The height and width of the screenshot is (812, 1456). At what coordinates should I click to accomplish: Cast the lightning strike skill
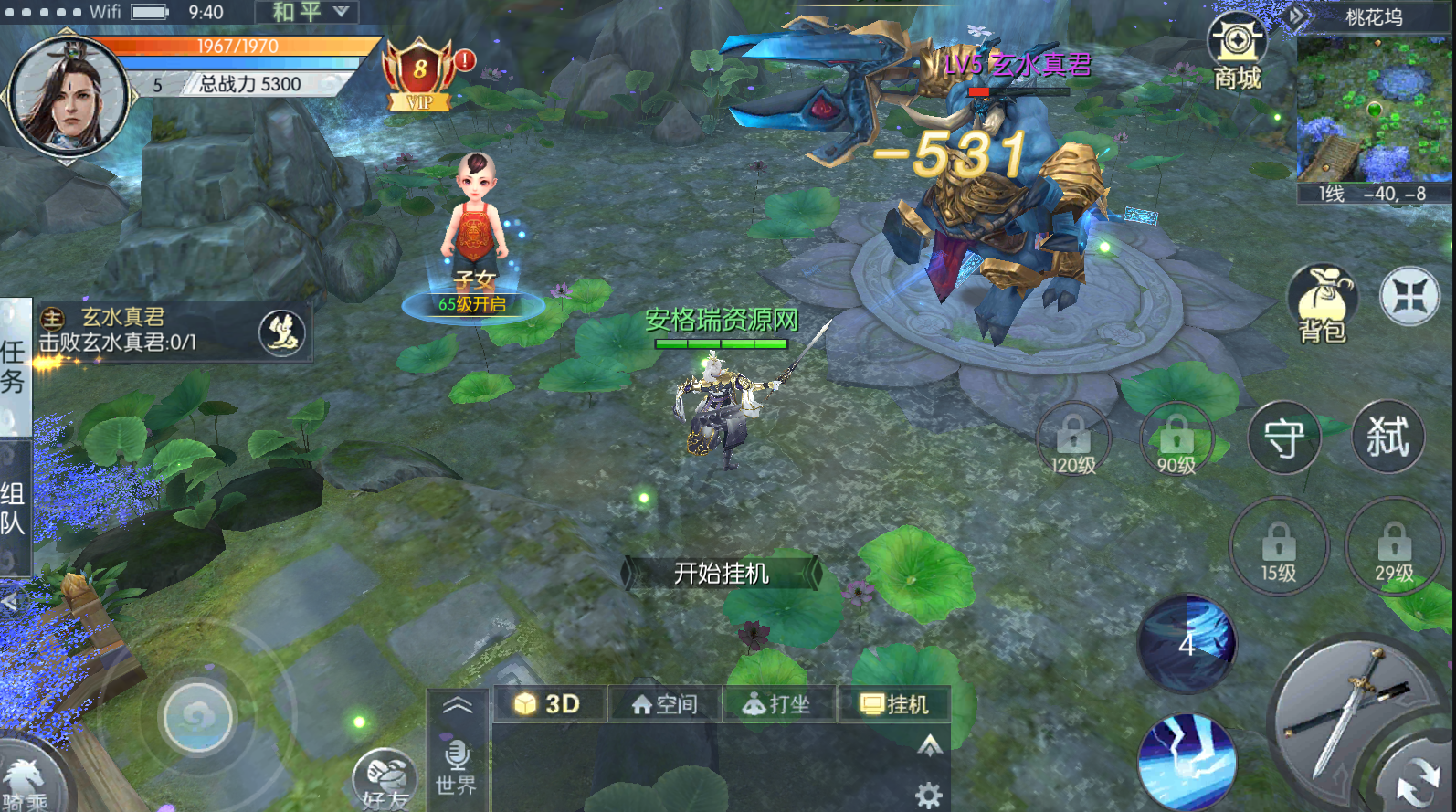tap(1187, 760)
